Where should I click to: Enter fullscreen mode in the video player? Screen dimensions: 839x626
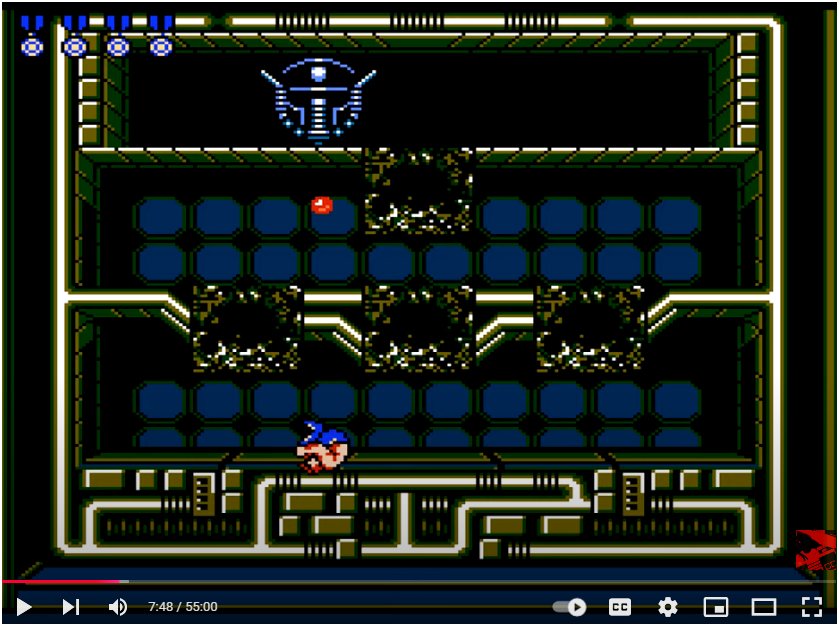[x=811, y=606]
